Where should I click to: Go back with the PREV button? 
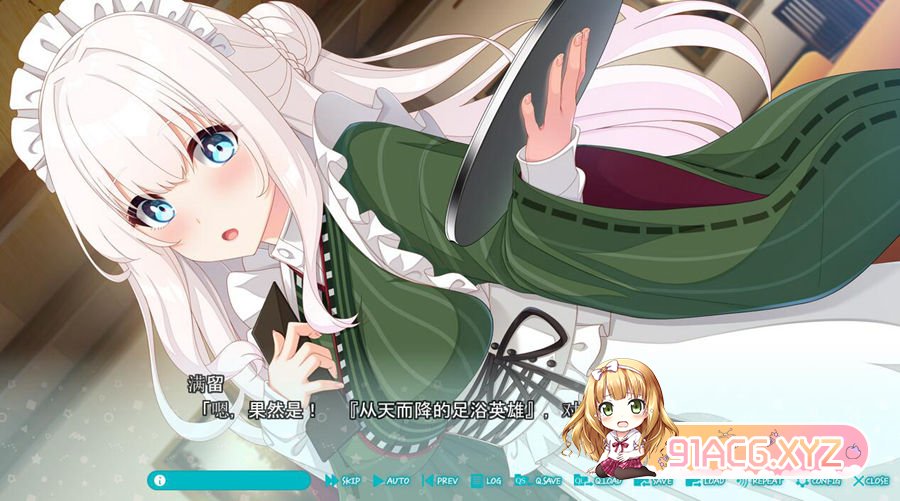pyautogui.click(x=441, y=481)
